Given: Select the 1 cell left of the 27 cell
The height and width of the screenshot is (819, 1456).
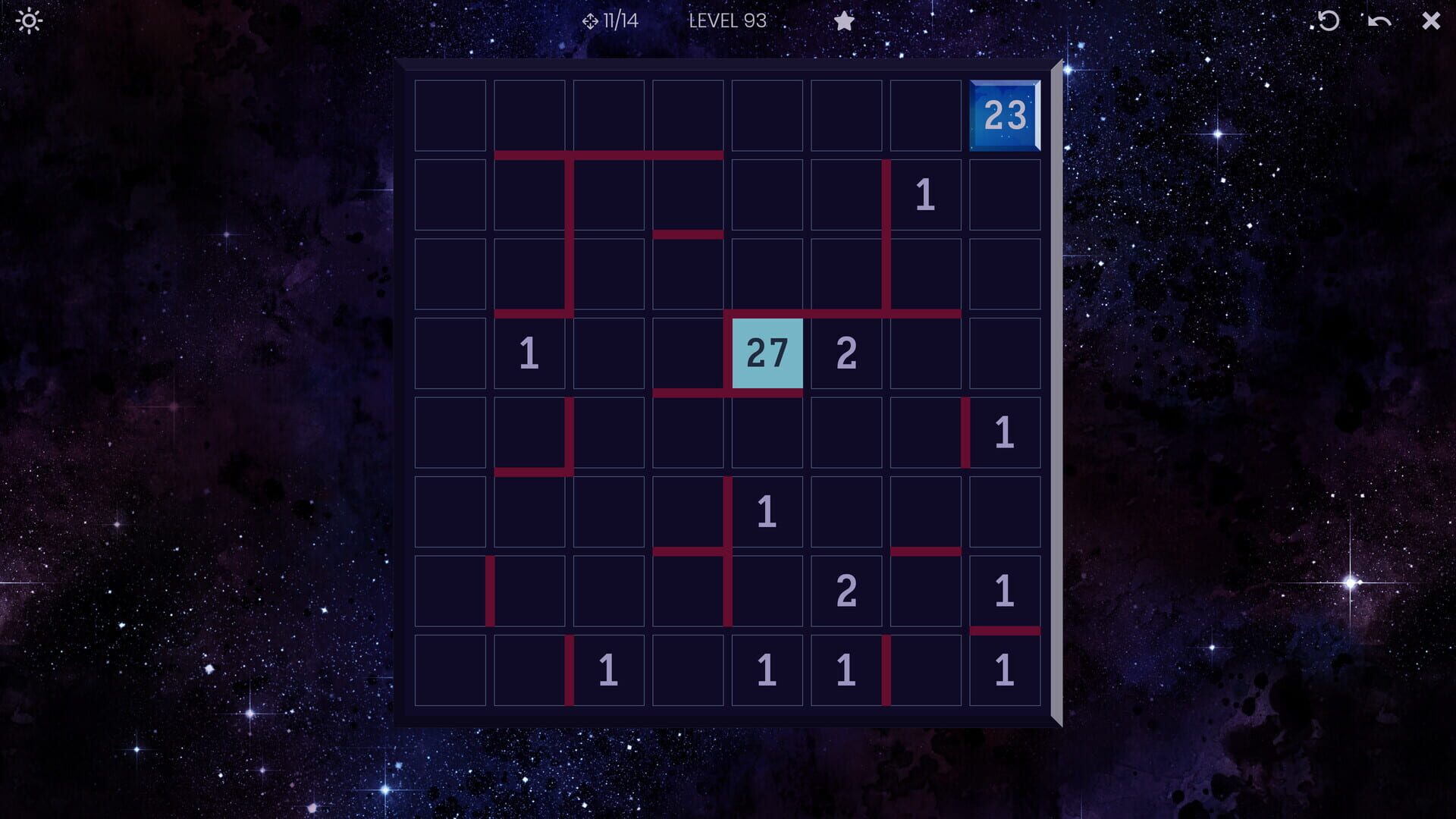Looking at the screenshot, I should pos(529,351).
